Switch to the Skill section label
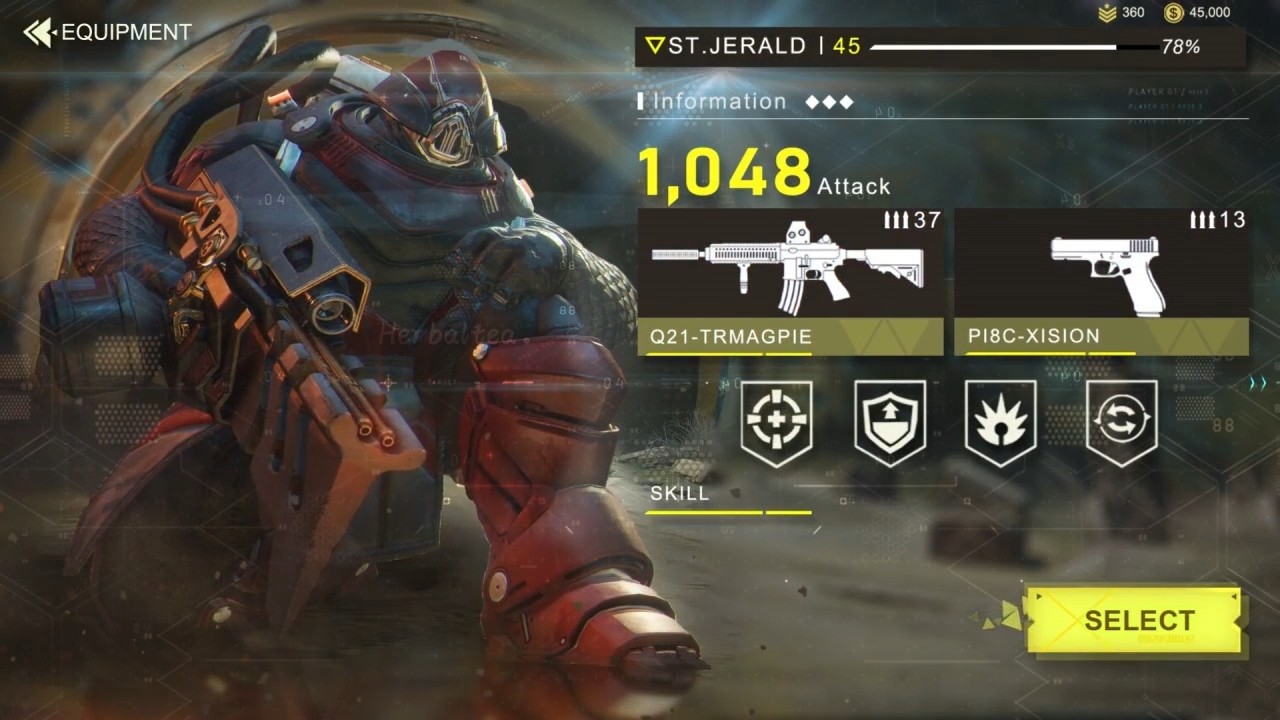 (x=680, y=493)
